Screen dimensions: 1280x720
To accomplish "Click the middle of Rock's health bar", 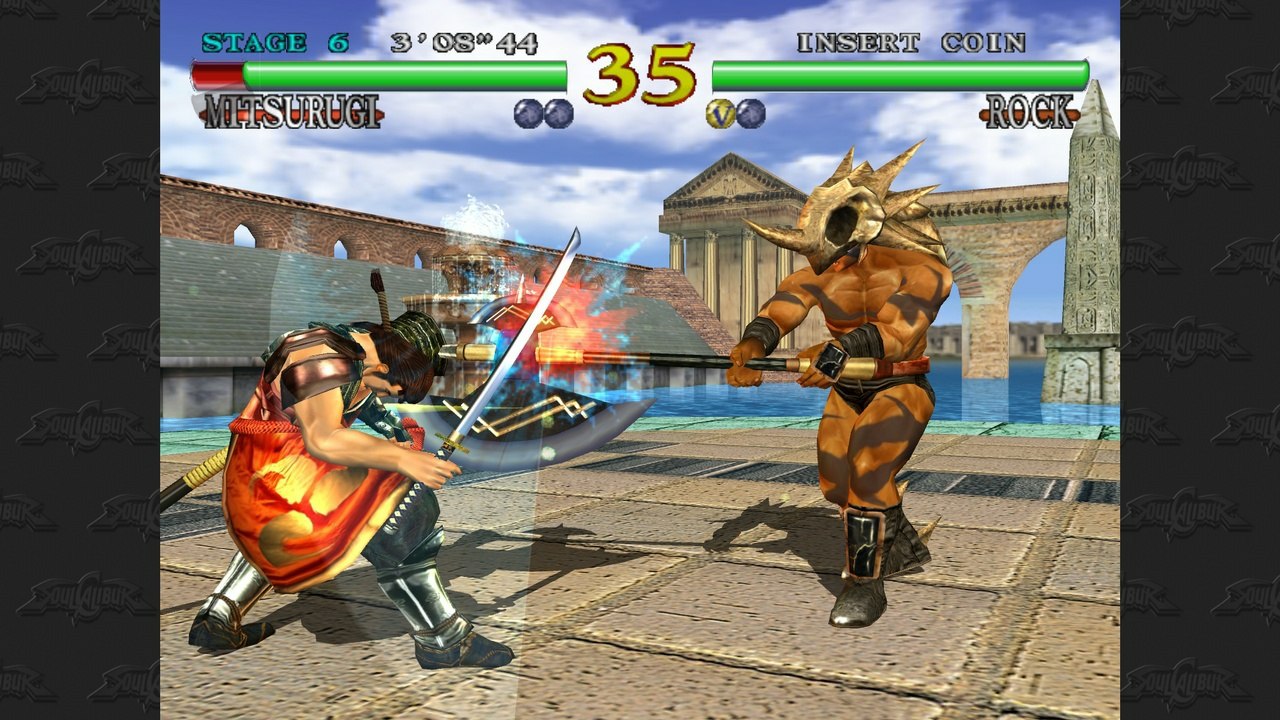I will 900,72.
